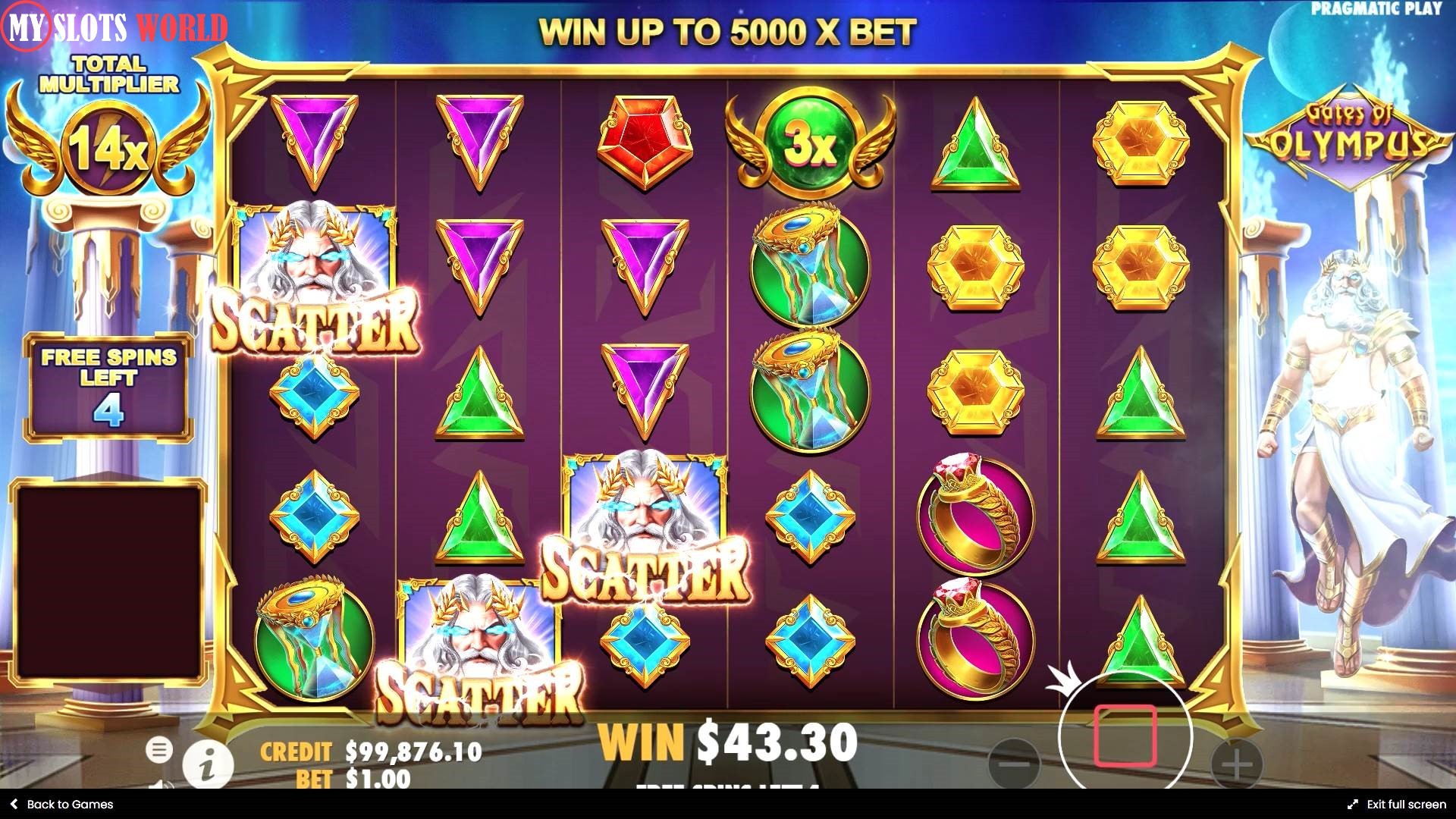Select the Back to Games menu entry
Screen dimensions: 1456x819
[x=61, y=804]
